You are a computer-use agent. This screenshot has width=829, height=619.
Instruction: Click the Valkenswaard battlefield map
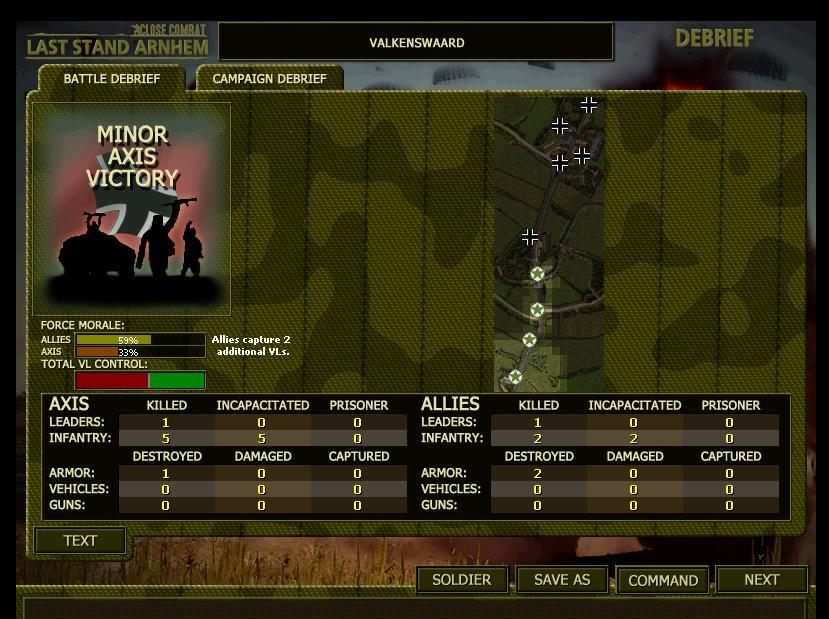tap(549, 243)
